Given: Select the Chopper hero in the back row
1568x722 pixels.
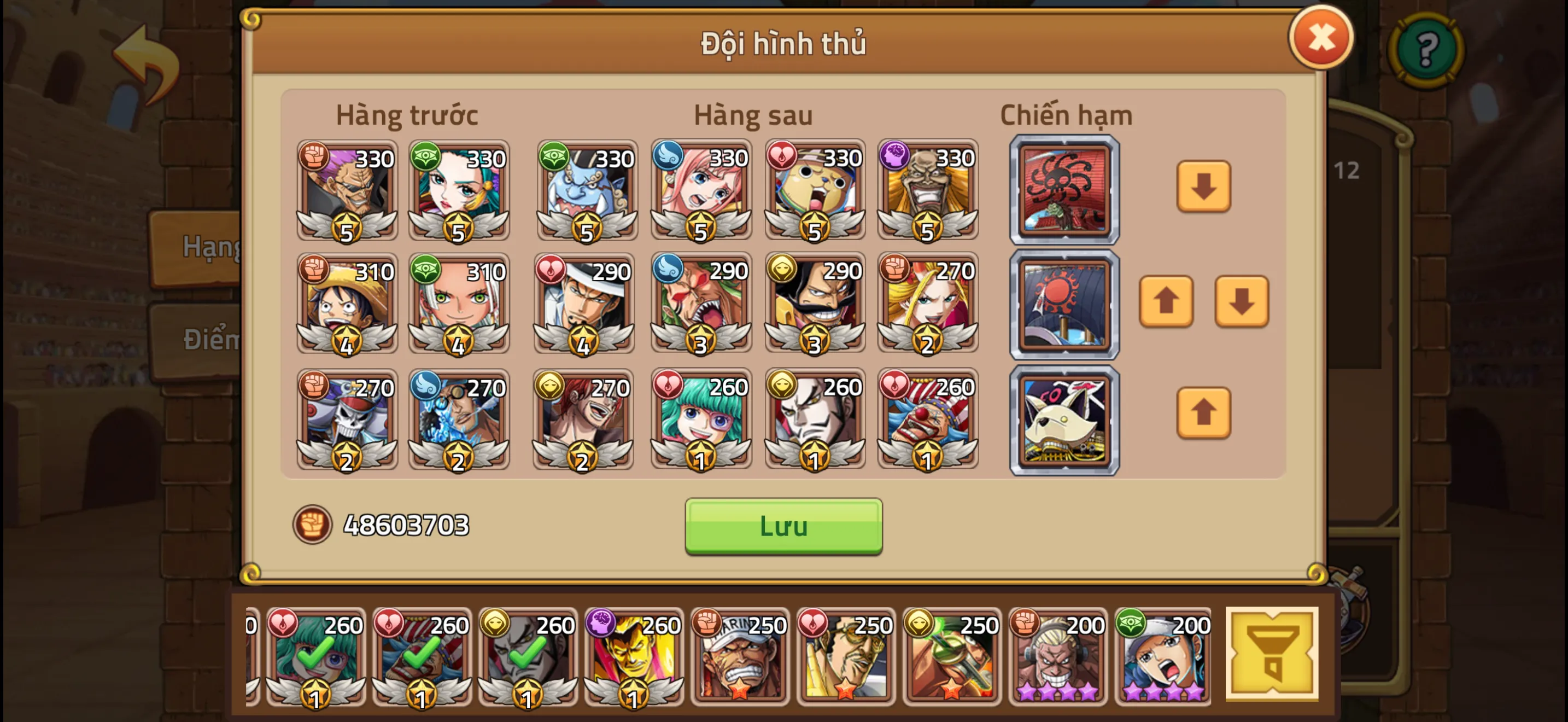Looking at the screenshot, I should click(815, 190).
